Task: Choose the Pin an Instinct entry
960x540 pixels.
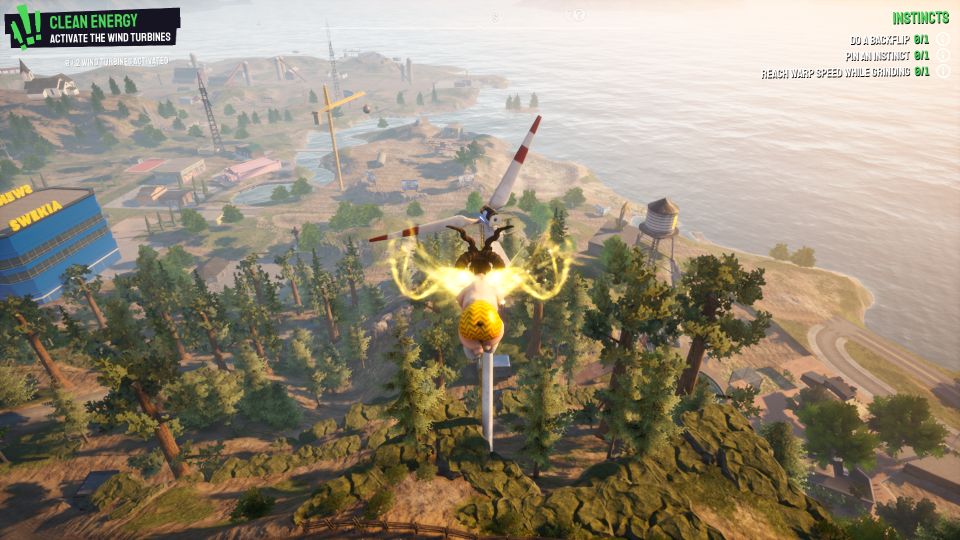Action: point(887,56)
